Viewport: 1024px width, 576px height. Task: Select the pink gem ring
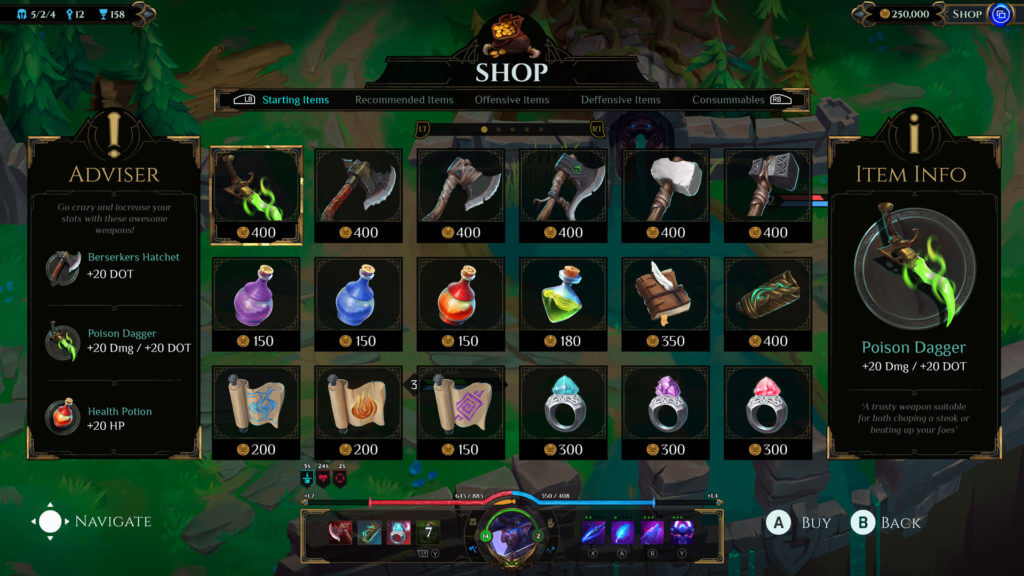[767, 412]
